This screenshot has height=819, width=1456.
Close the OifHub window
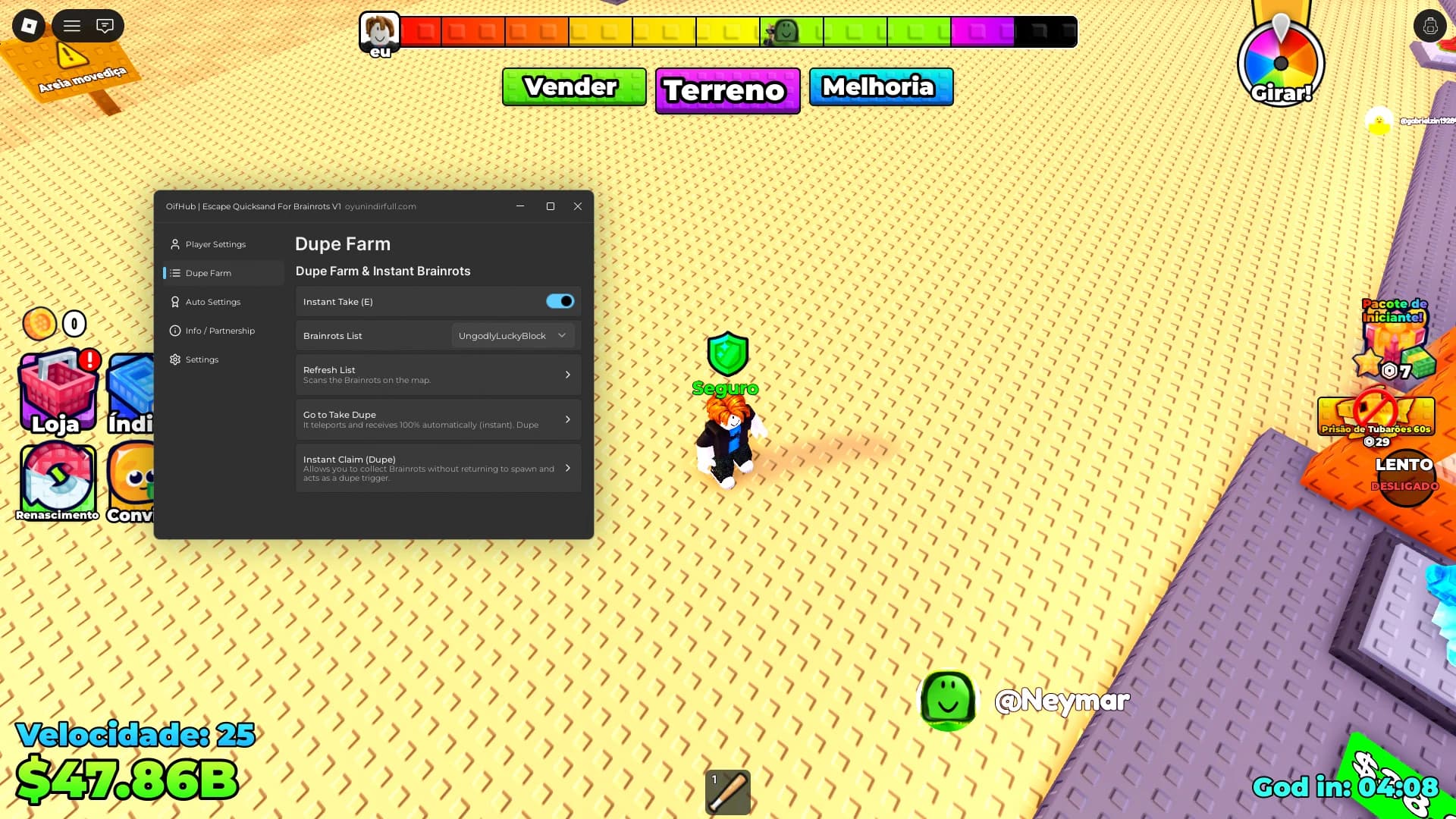pos(578,206)
